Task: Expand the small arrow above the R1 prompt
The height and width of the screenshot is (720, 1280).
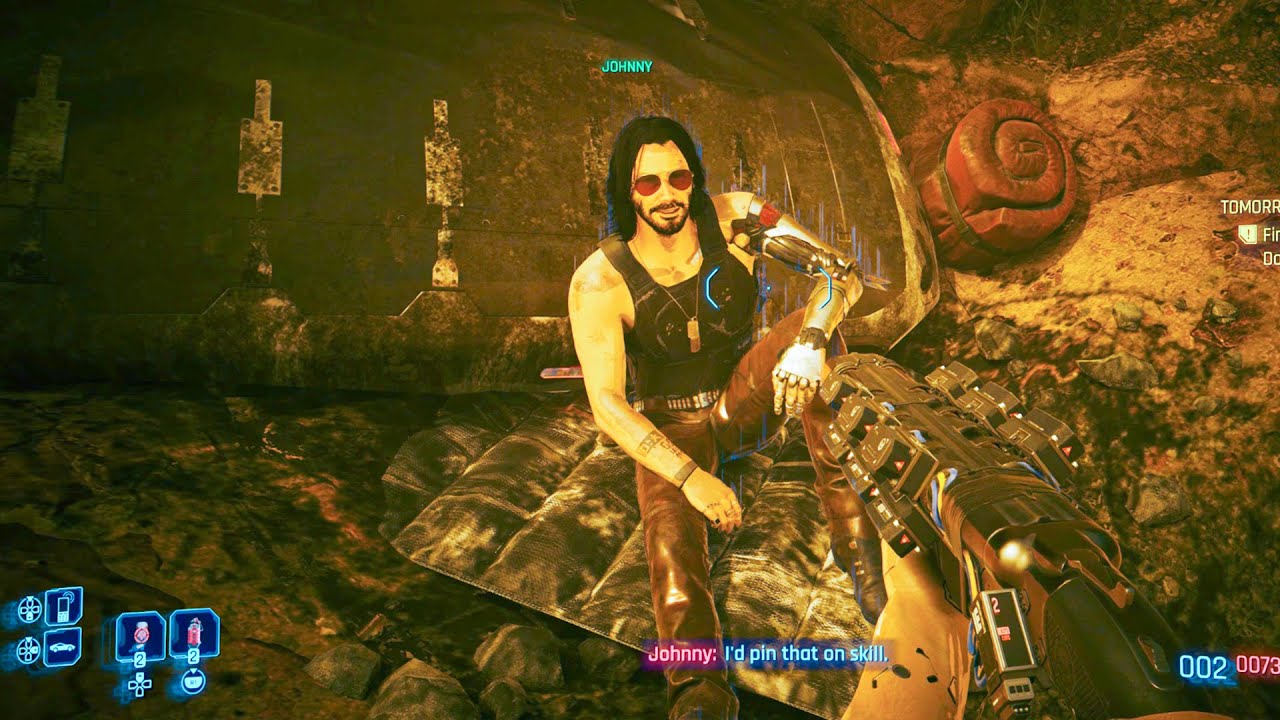Action: pyautogui.click(x=193, y=671)
